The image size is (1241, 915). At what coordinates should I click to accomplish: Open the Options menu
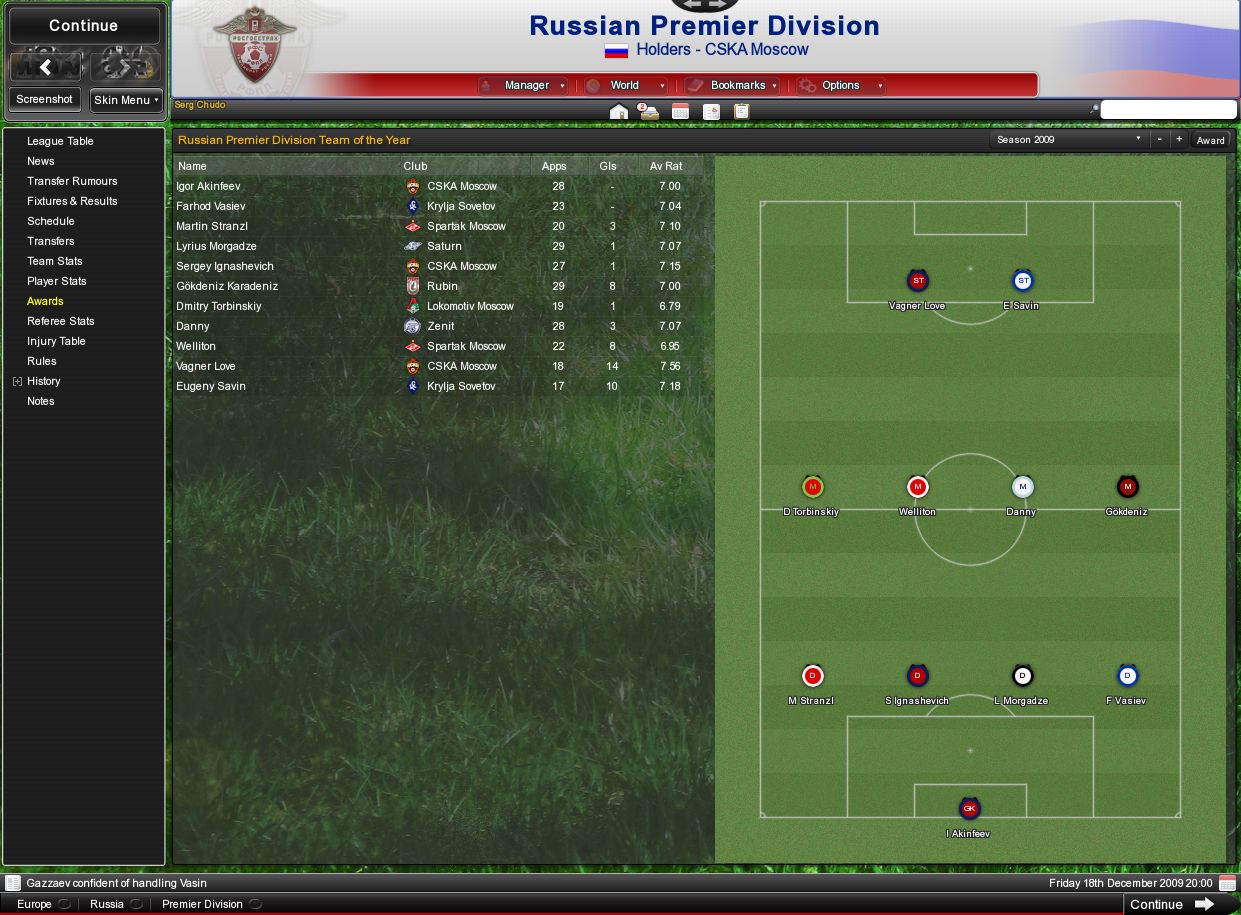[841, 86]
